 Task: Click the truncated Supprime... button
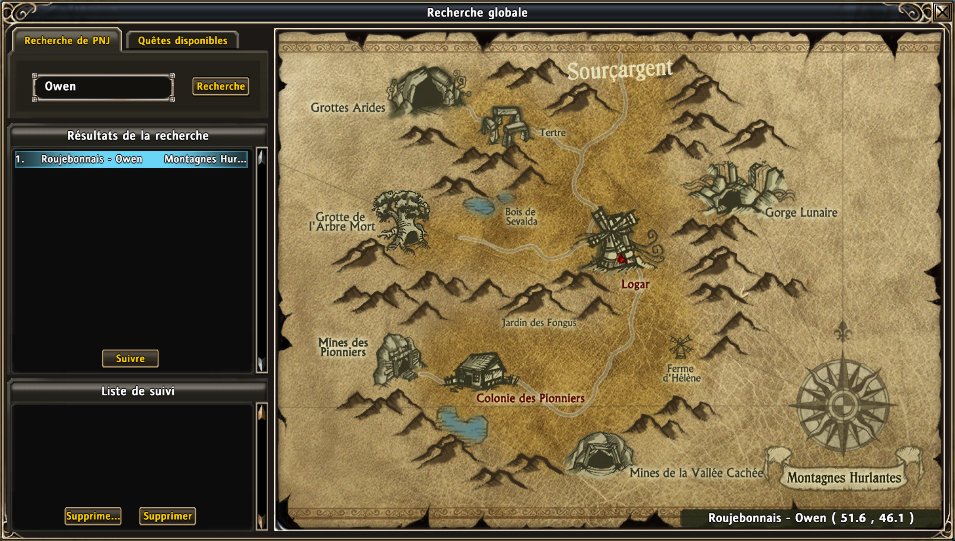tap(93, 516)
